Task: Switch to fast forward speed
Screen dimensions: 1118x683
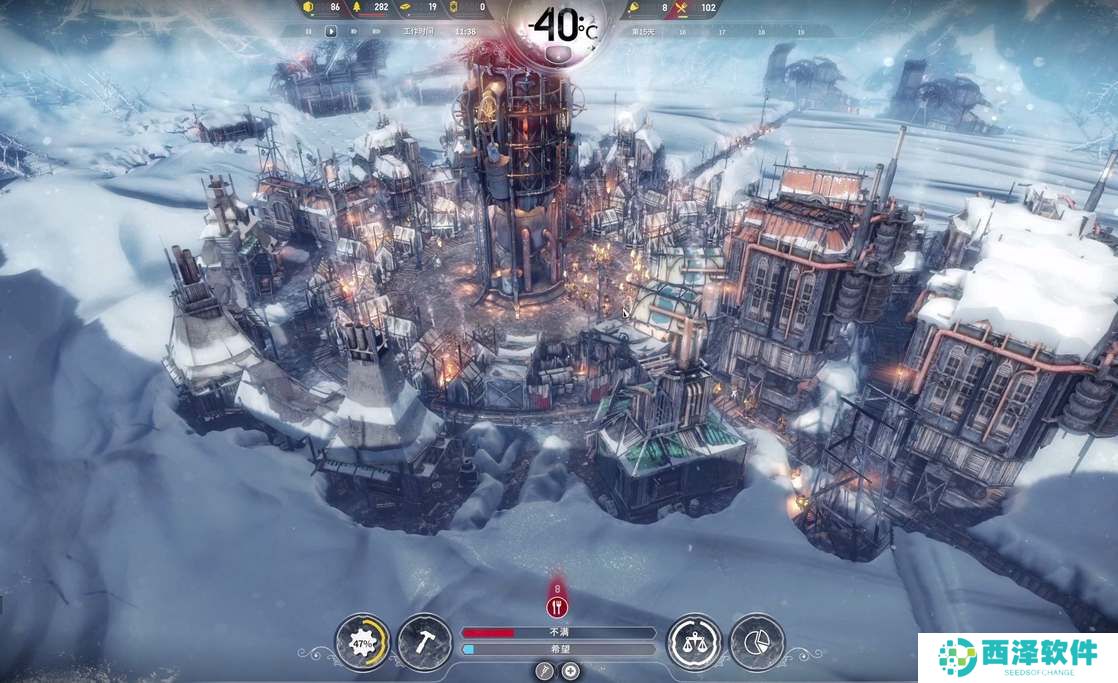Action: (354, 31)
